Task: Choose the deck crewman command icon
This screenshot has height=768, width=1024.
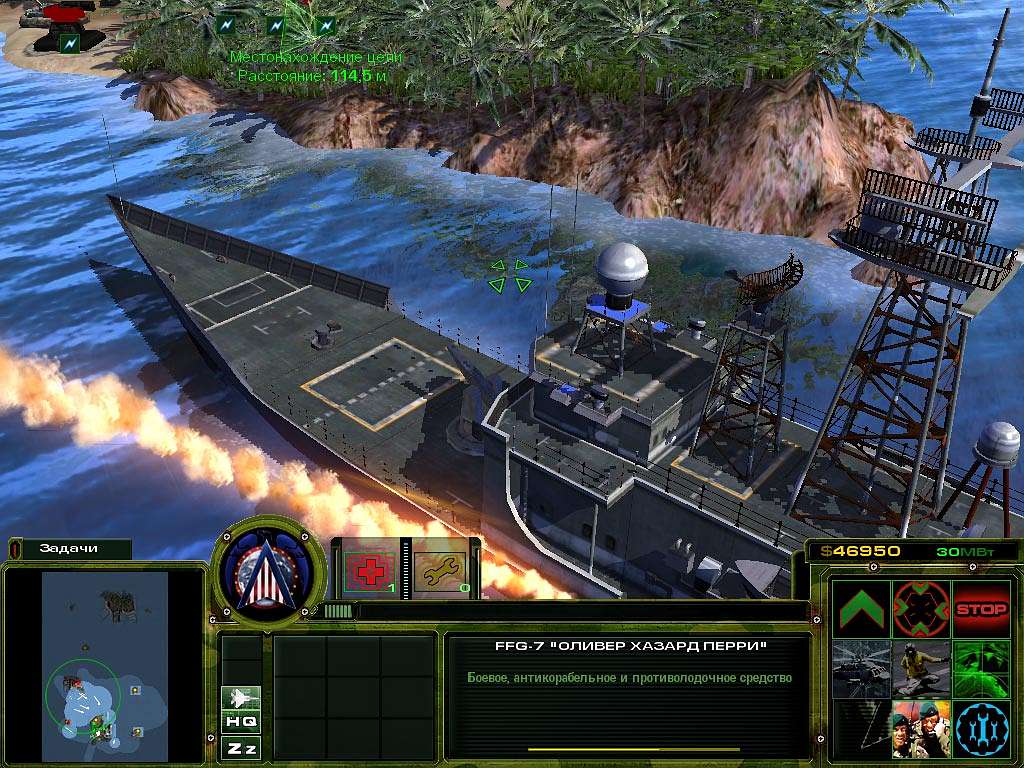Action: (921, 669)
